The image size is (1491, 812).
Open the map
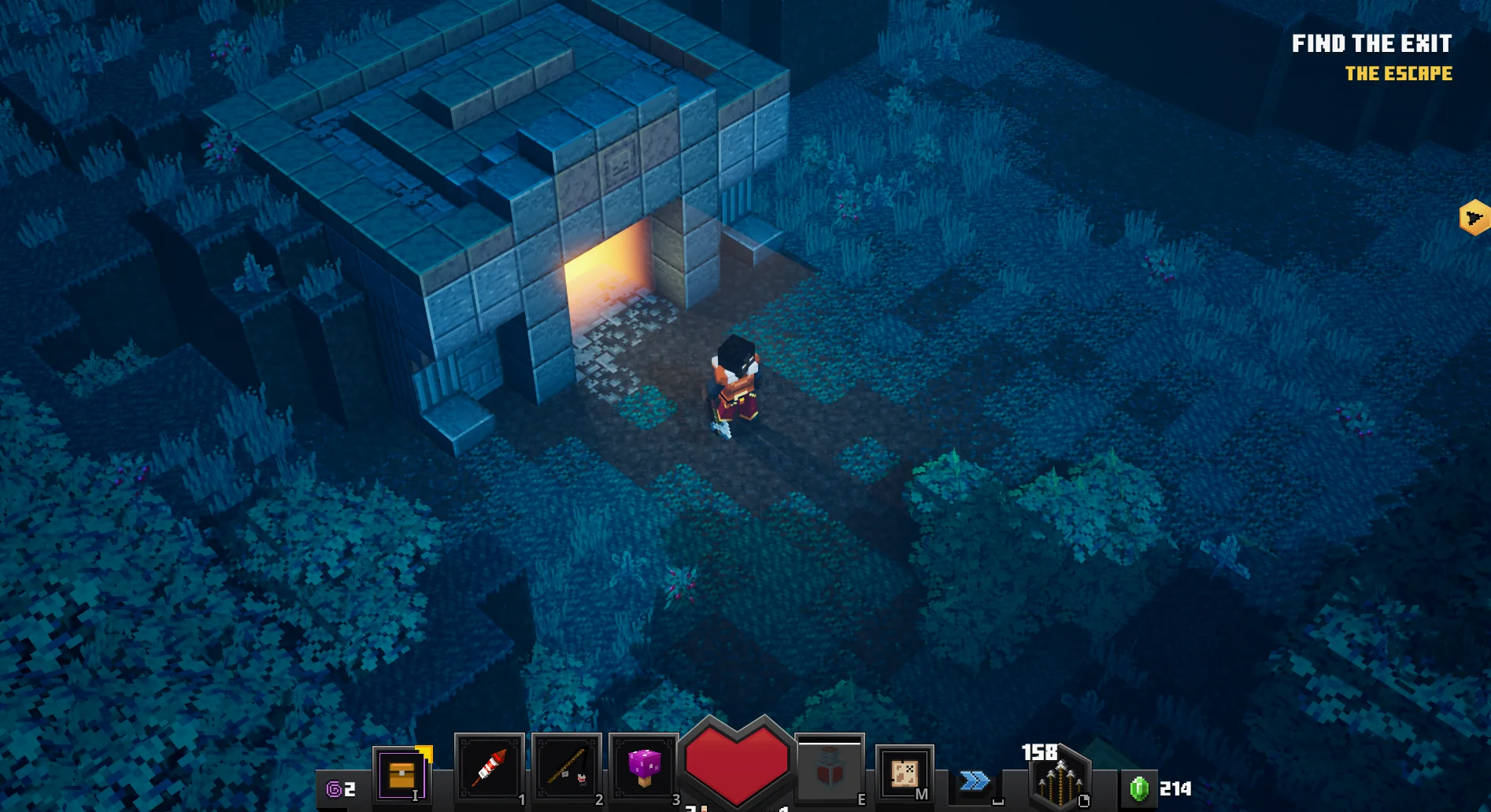click(x=904, y=773)
